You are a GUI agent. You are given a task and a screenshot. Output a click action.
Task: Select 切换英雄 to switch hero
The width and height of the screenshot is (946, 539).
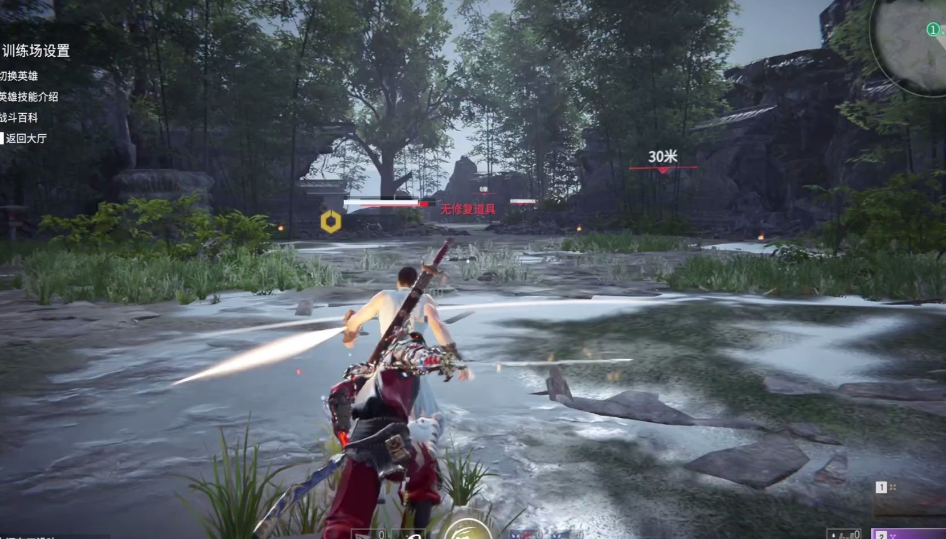(x=19, y=75)
